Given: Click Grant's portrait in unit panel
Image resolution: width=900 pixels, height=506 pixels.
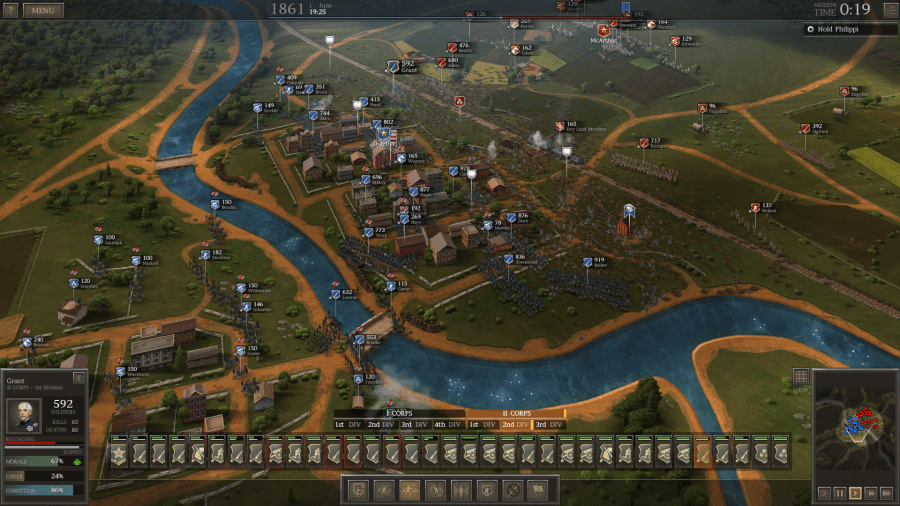Looking at the screenshot, I should 23,415.
